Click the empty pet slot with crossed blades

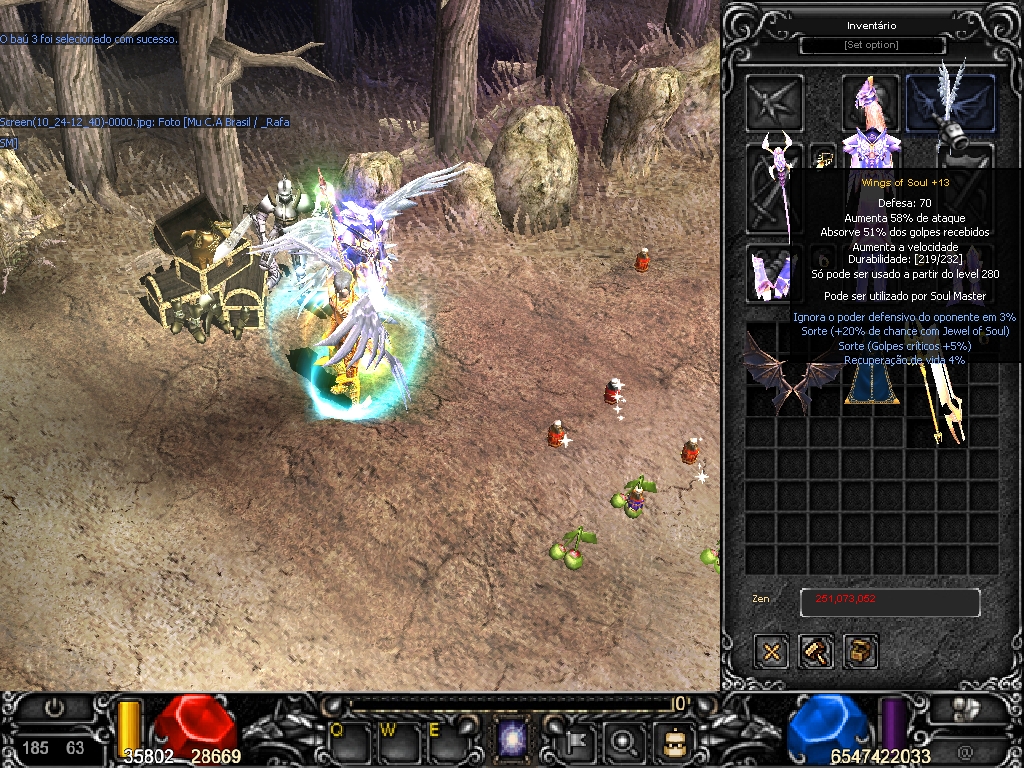tap(774, 103)
